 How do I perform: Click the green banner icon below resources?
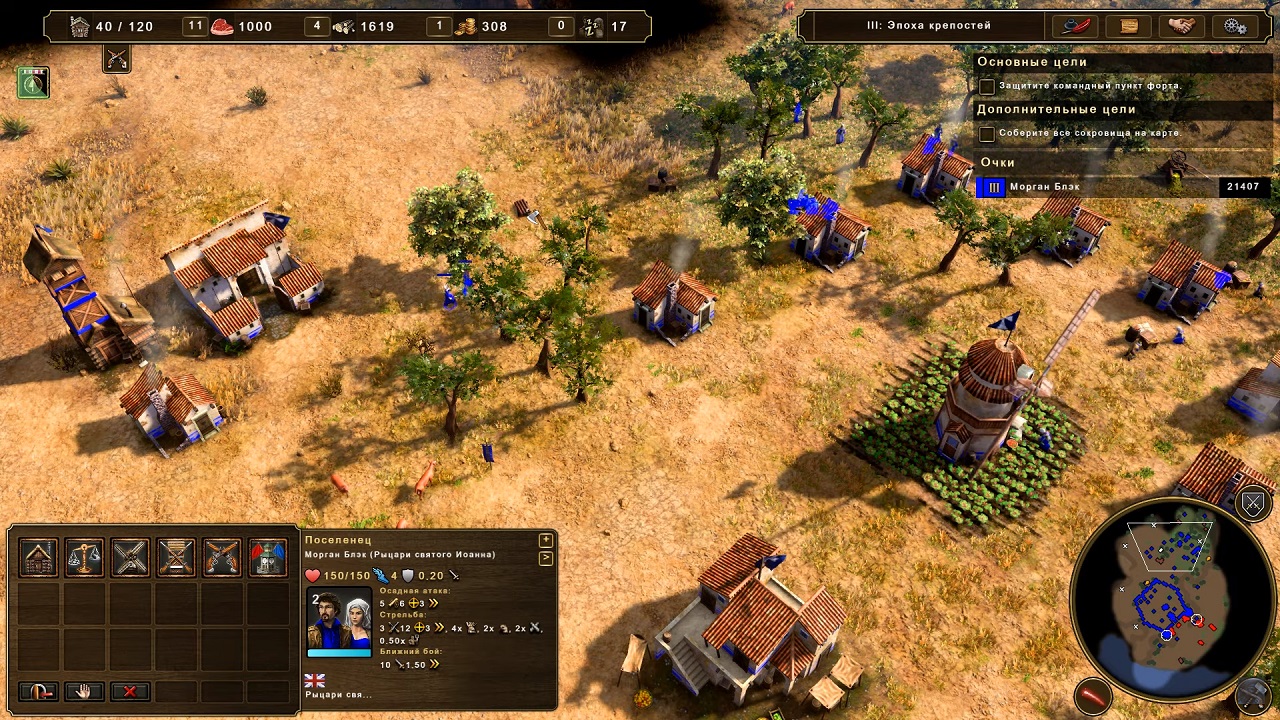[x=34, y=83]
